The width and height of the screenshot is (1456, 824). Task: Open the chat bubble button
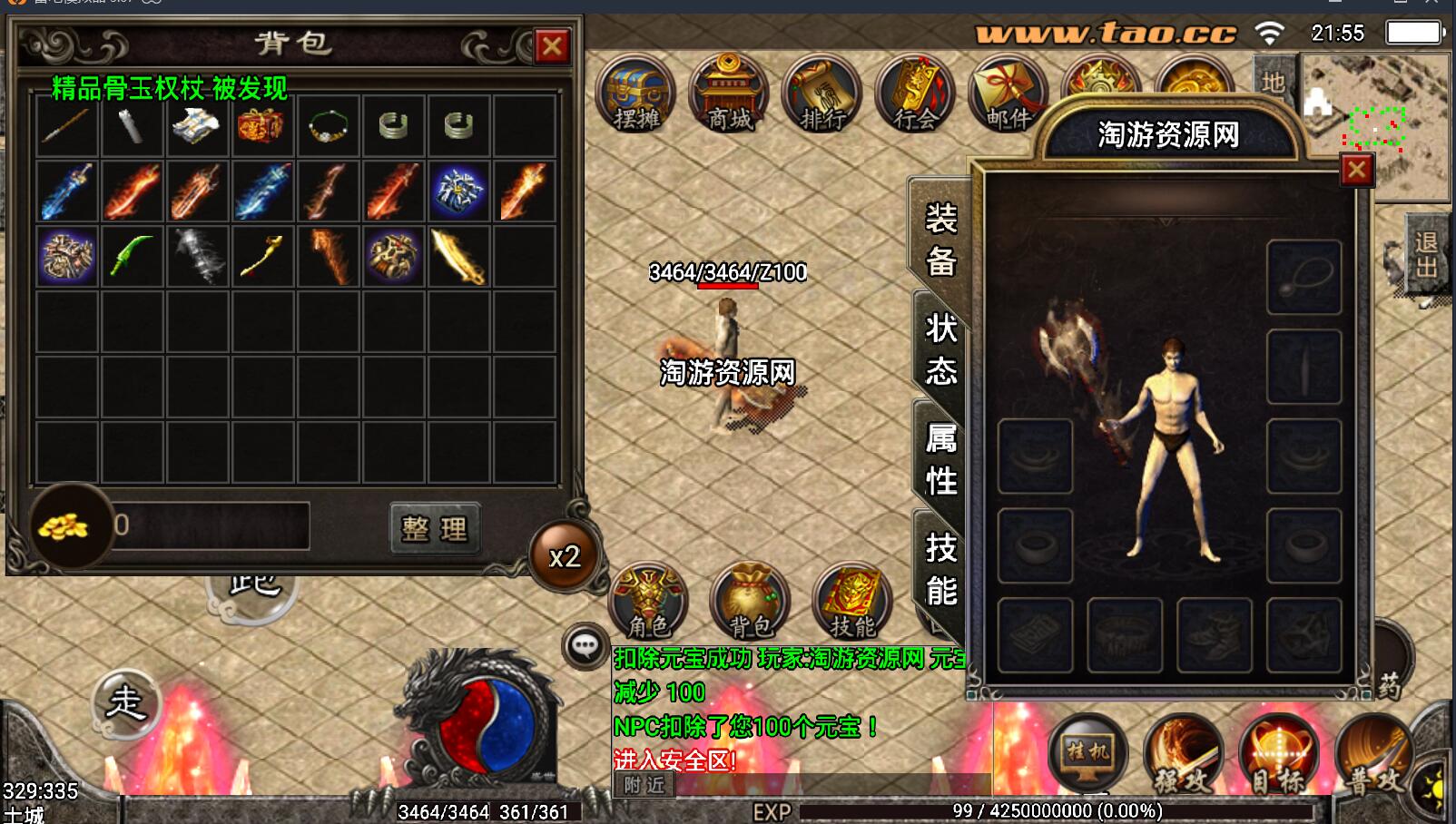(585, 646)
